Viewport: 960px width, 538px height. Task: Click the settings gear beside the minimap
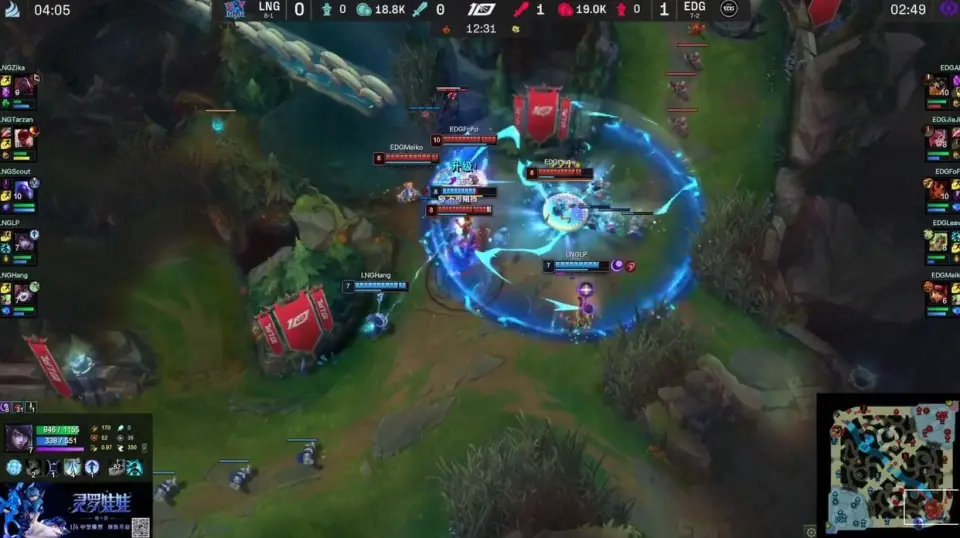pyautogui.click(x=810, y=531)
